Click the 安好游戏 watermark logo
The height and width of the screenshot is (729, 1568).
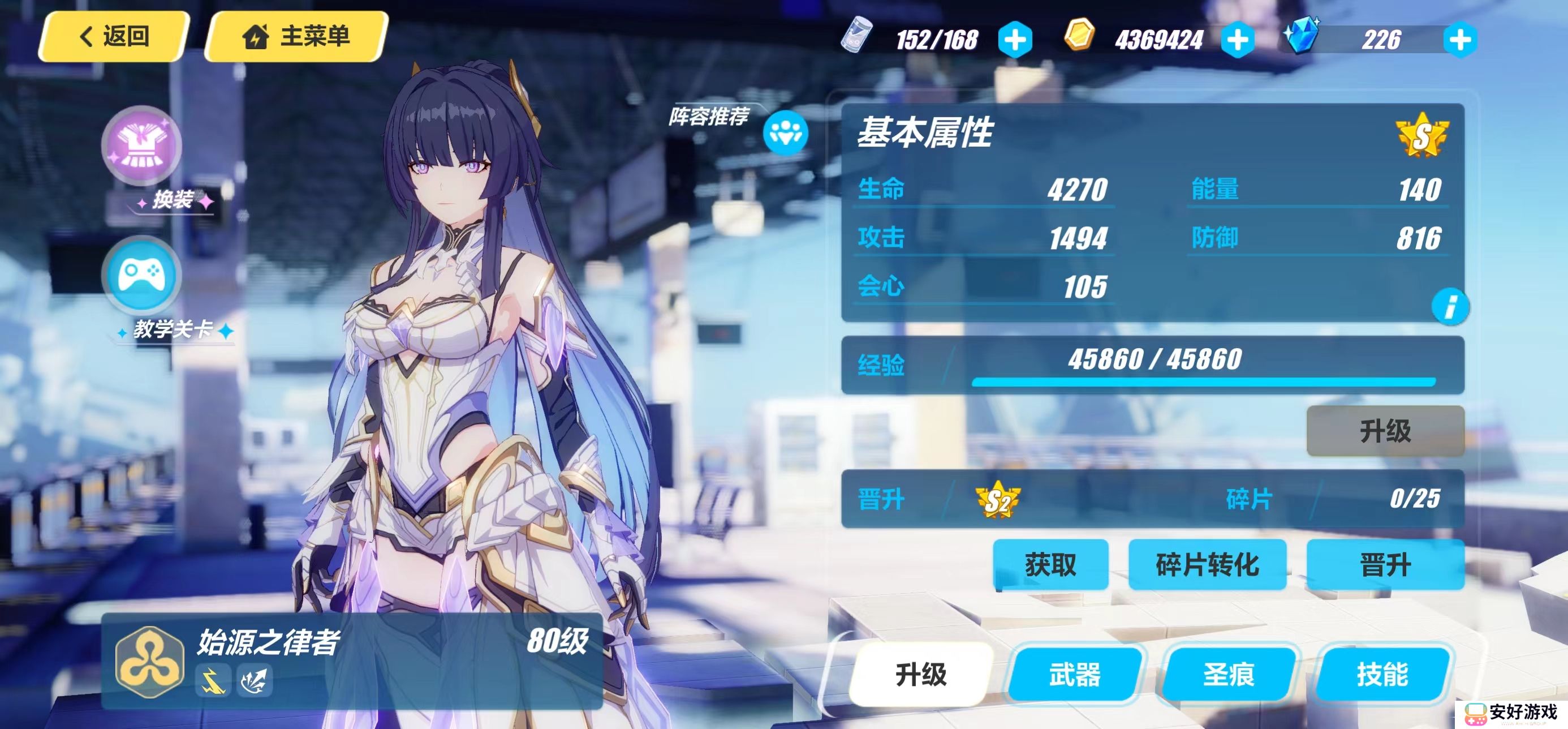pyautogui.click(x=1511, y=713)
